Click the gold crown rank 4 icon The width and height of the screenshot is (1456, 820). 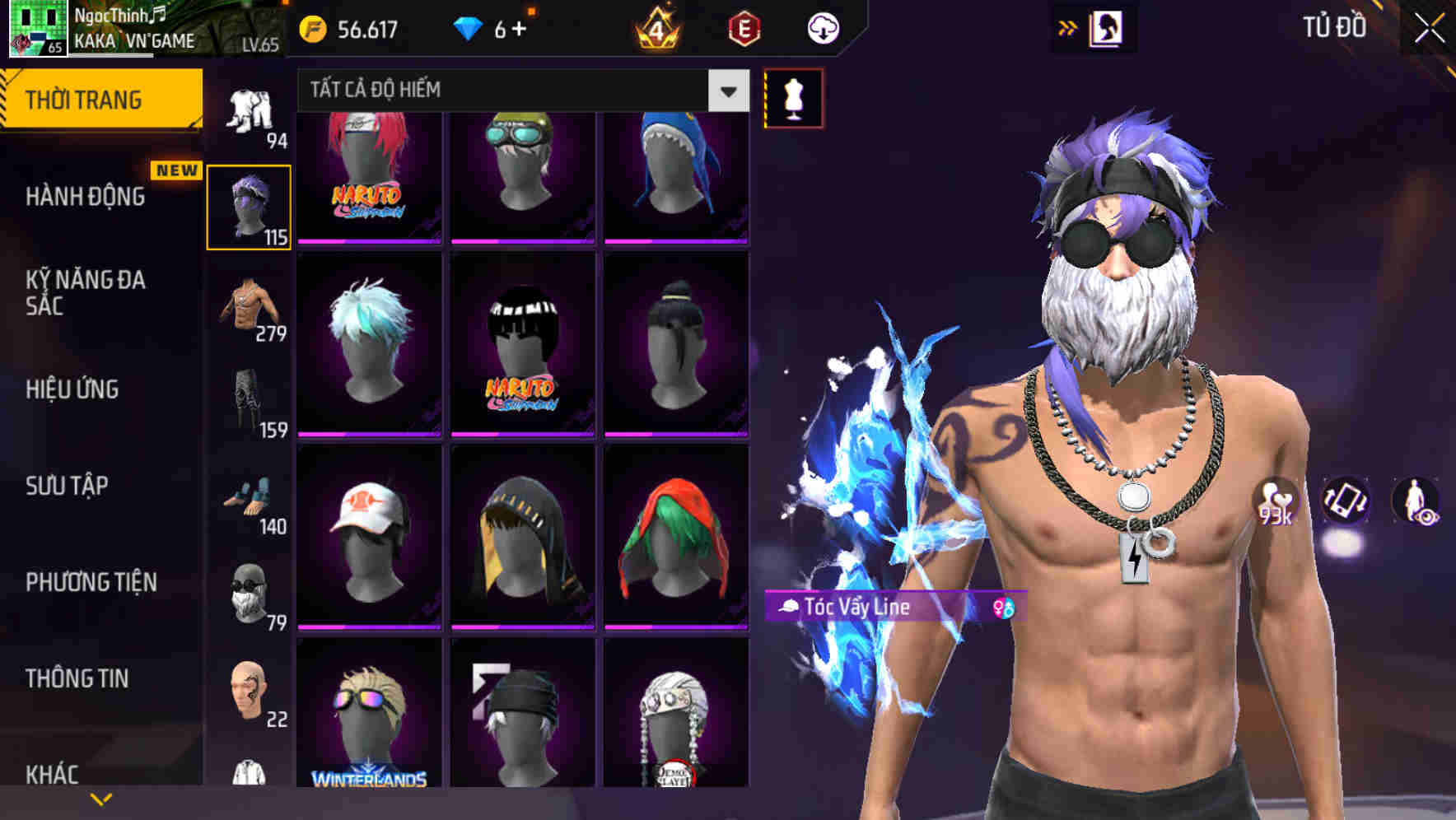tap(655, 29)
